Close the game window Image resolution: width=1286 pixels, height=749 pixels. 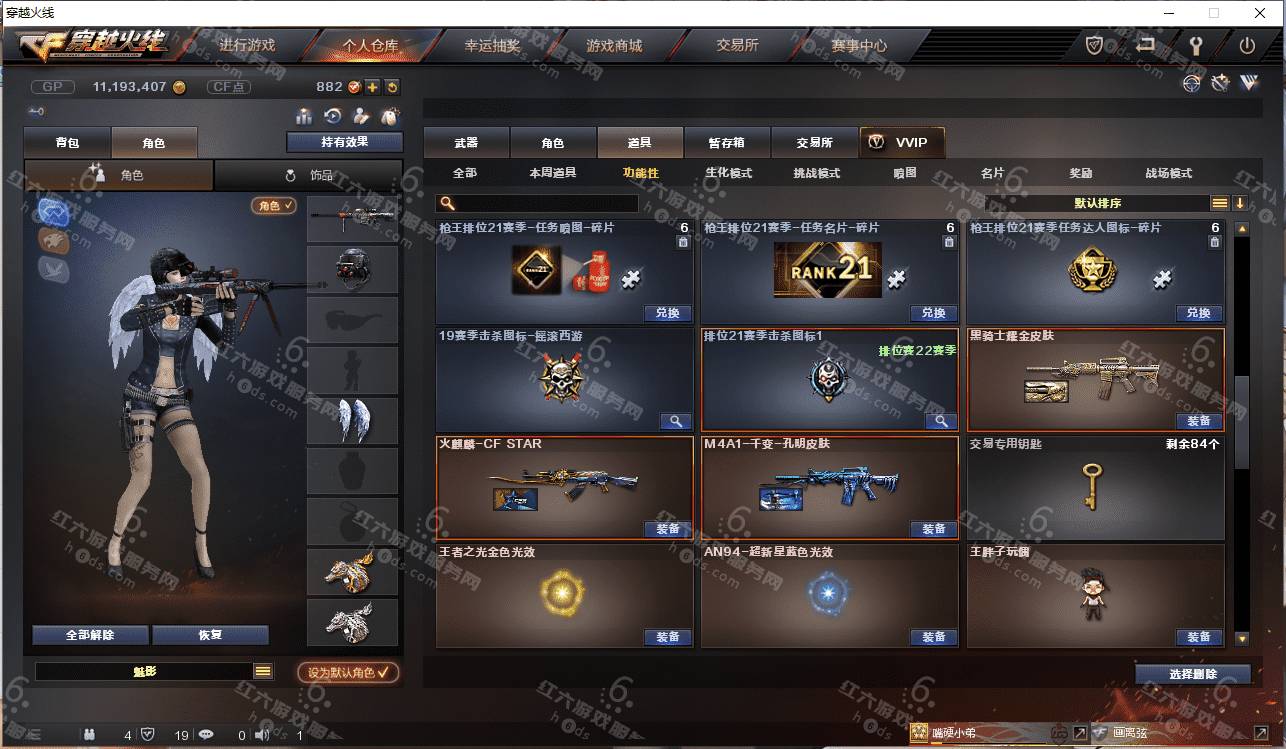click(x=1260, y=13)
